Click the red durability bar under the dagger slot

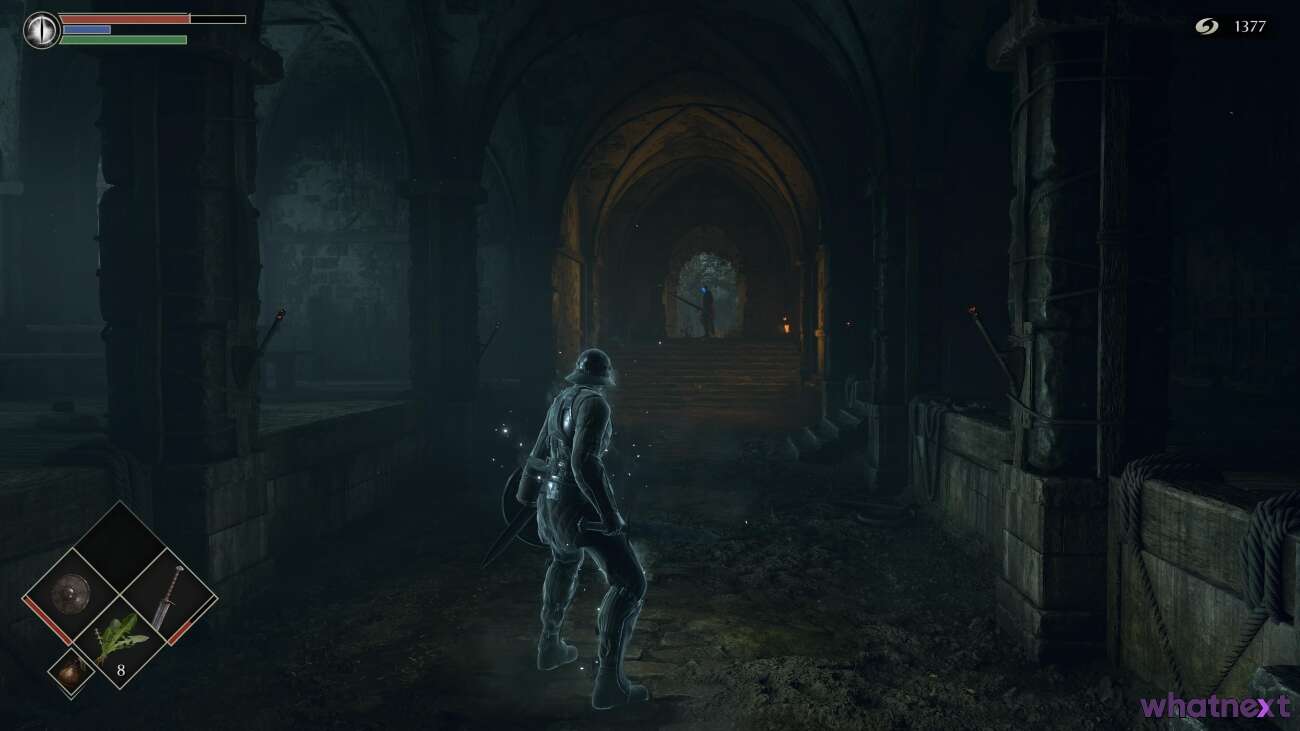181,631
